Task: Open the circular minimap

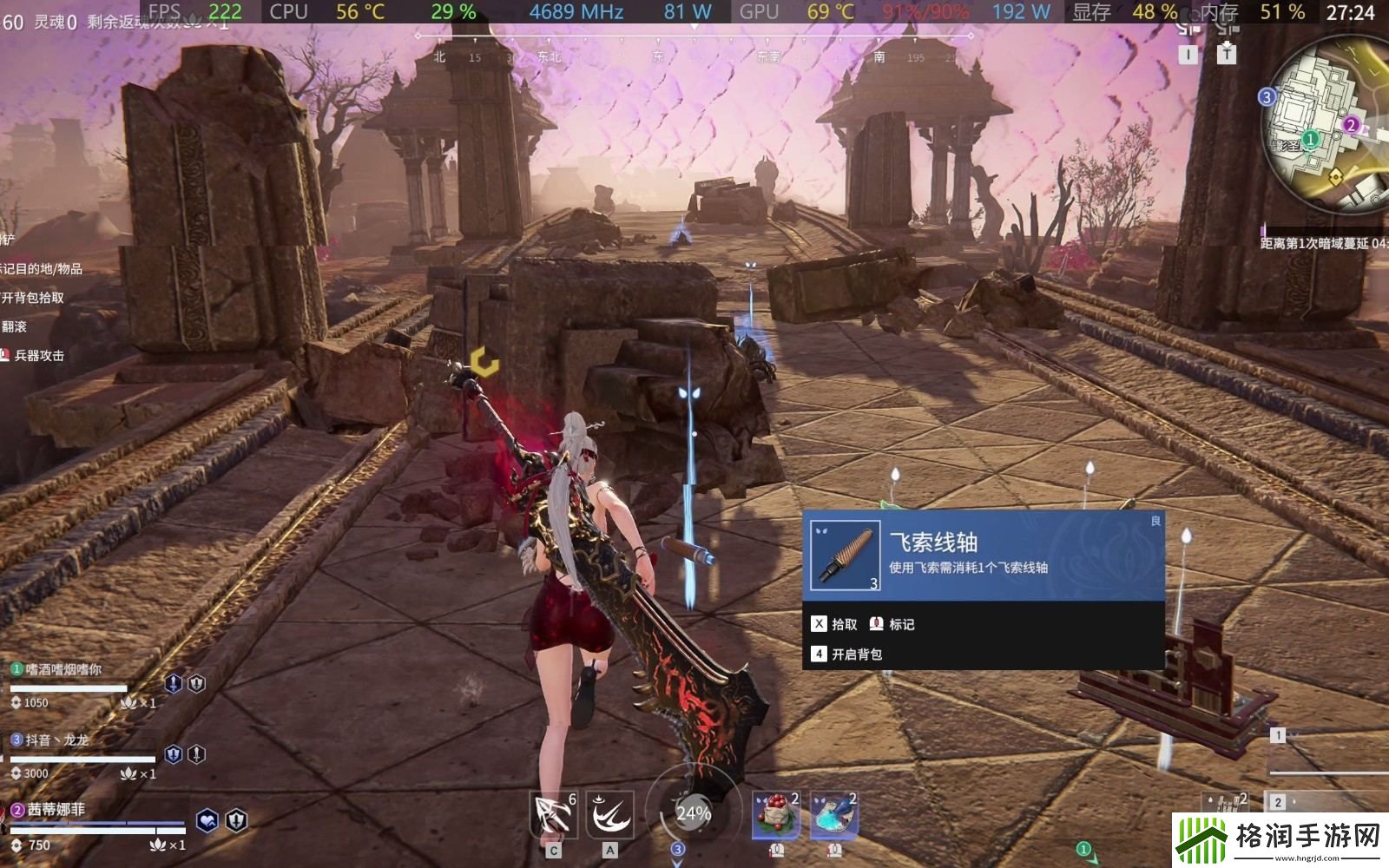Action: pos(1324,126)
